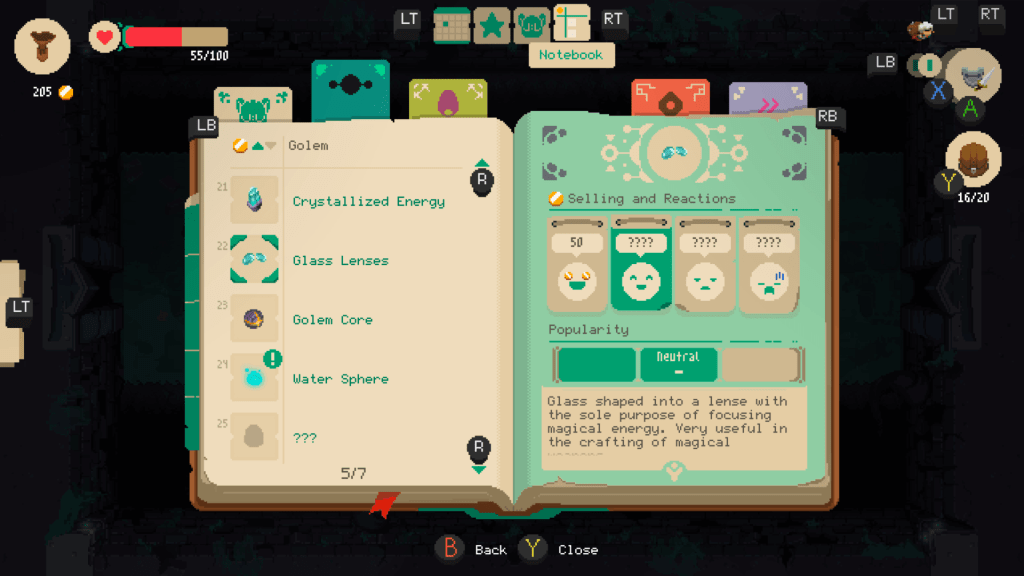1024x576 pixels.
Task: Switch to the star menu tab
Action: click(491, 24)
